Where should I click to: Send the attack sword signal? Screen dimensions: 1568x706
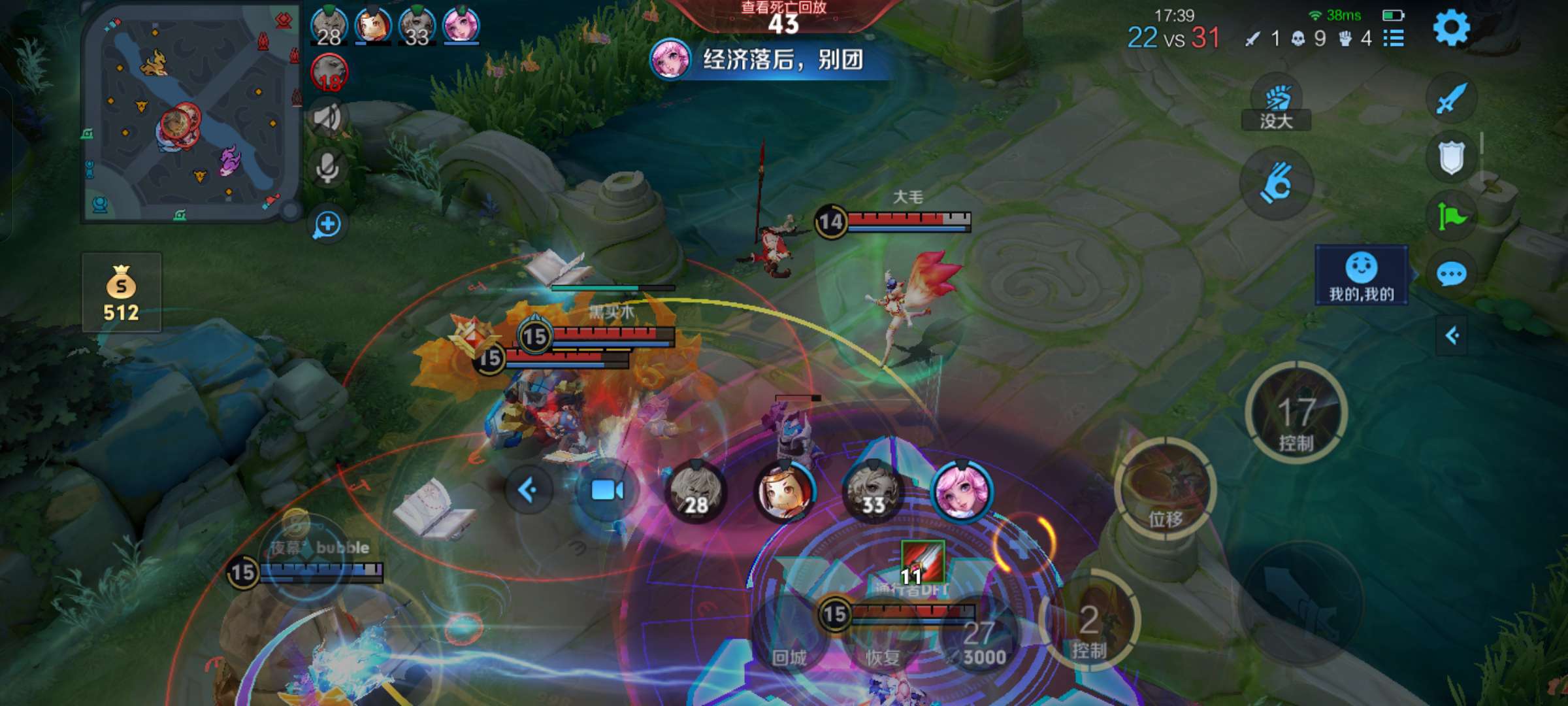pos(1451,99)
